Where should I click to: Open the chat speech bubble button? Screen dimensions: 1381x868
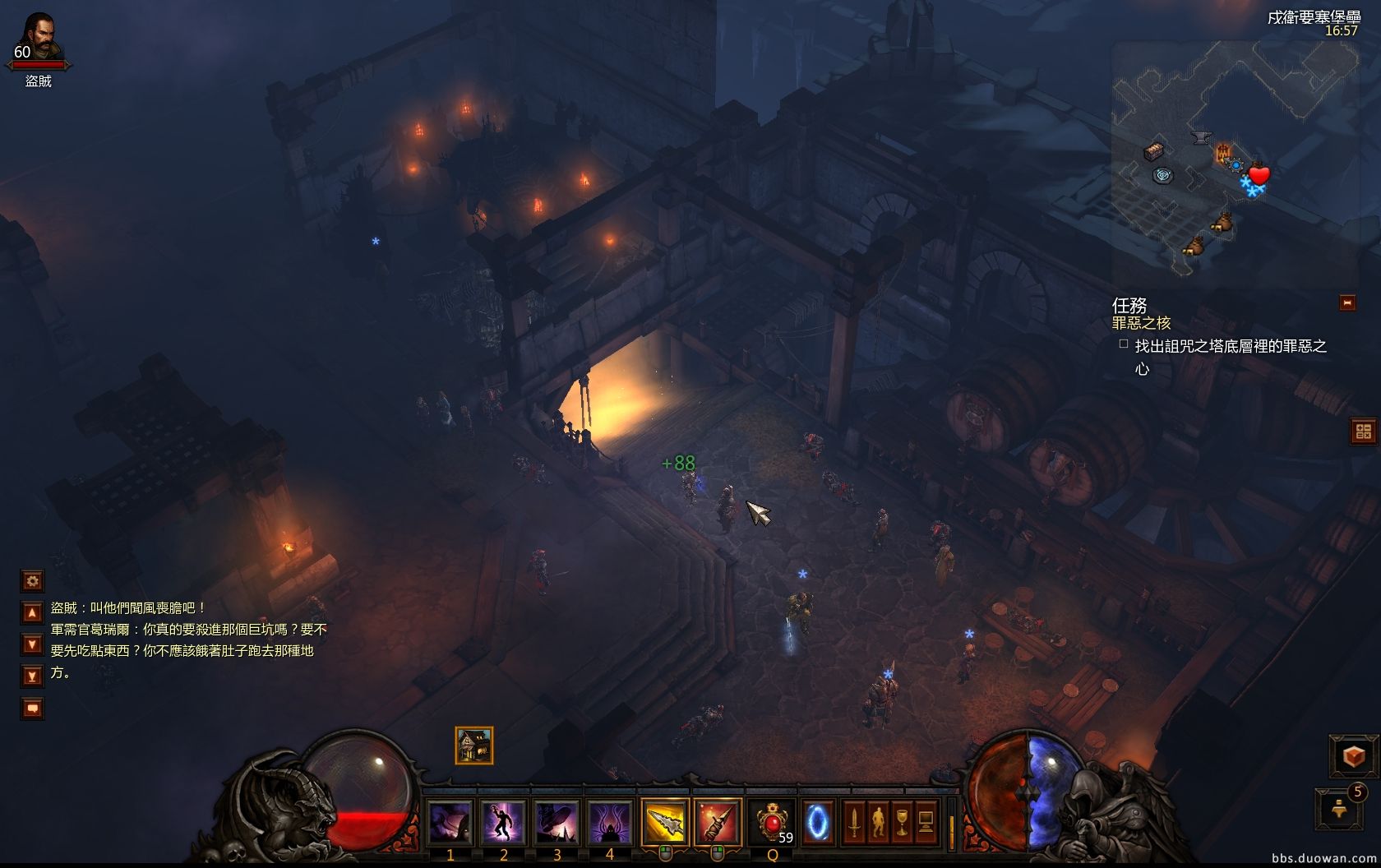pos(32,708)
